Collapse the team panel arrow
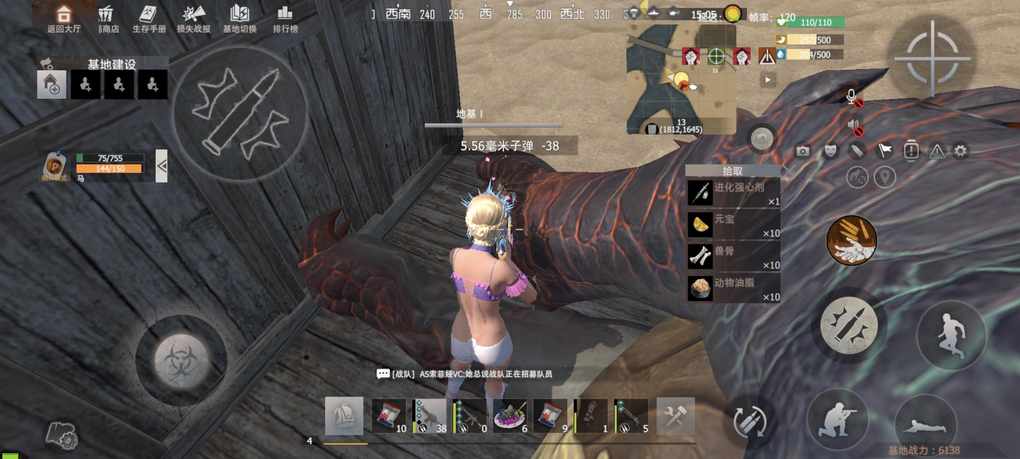This screenshot has width=1020, height=459. point(162,165)
